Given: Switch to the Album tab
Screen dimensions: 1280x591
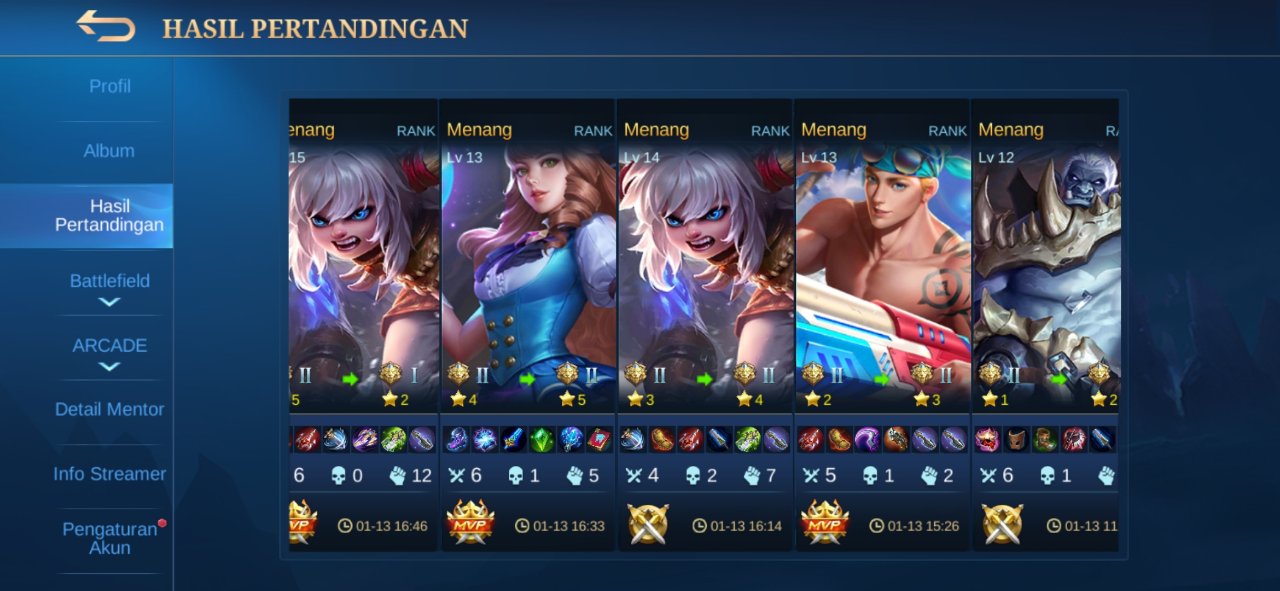Looking at the screenshot, I should click(x=109, y=151).
